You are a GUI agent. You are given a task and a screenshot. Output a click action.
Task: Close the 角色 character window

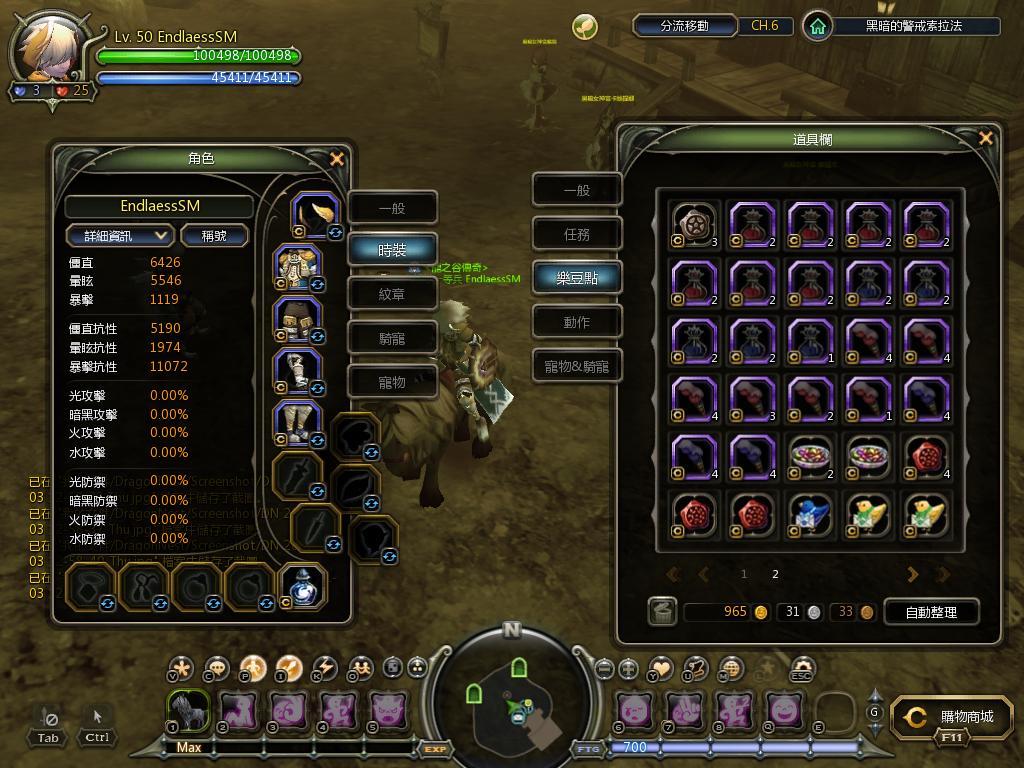tap(337, 159)
